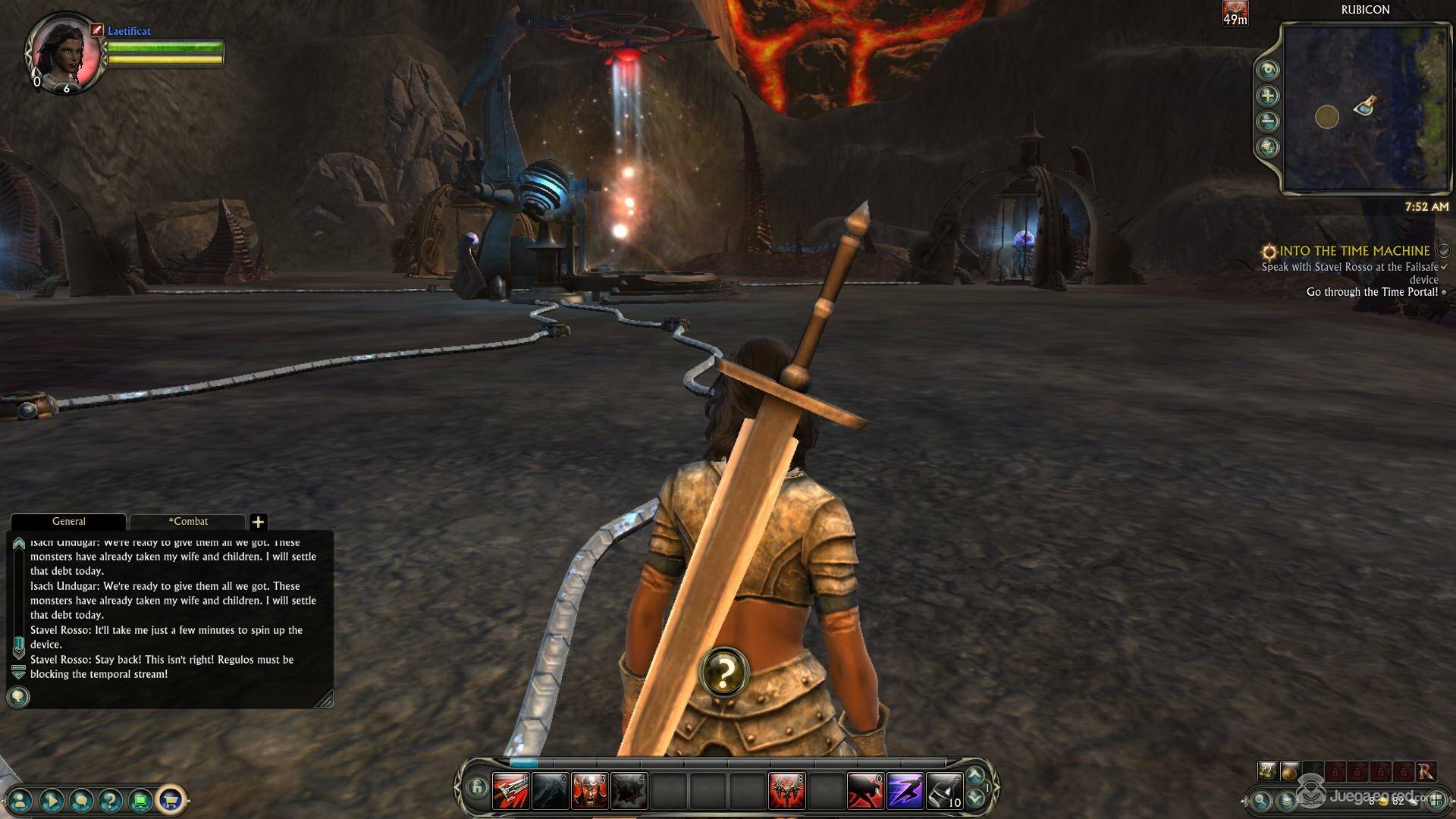Use the purple sprinting figure ability
This screenshot has width=1456, height=819.
905,792
